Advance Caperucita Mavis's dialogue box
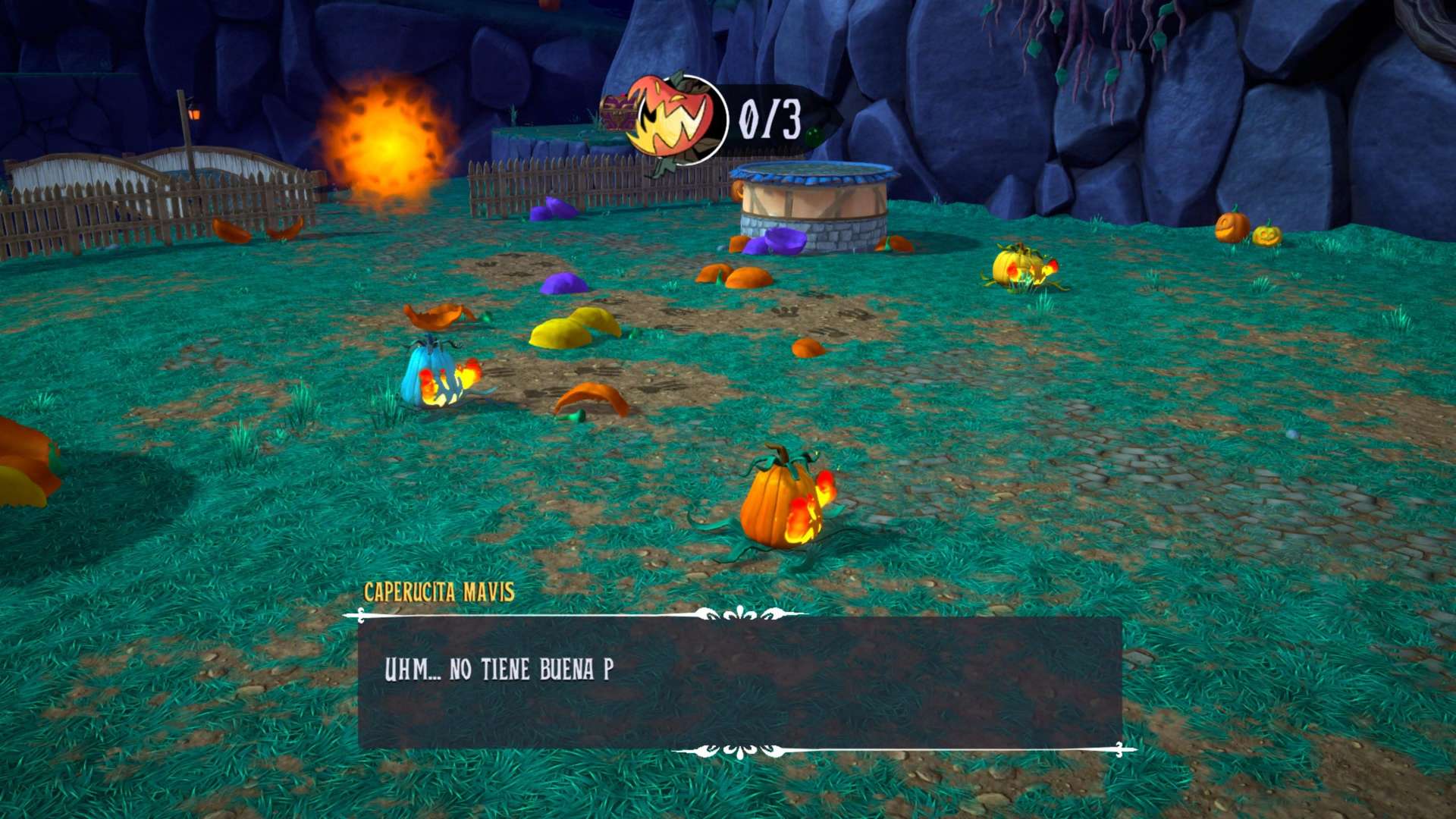The width and height of the screenshot is (1456, 819). pyautogui.click(x=739, y=682)
